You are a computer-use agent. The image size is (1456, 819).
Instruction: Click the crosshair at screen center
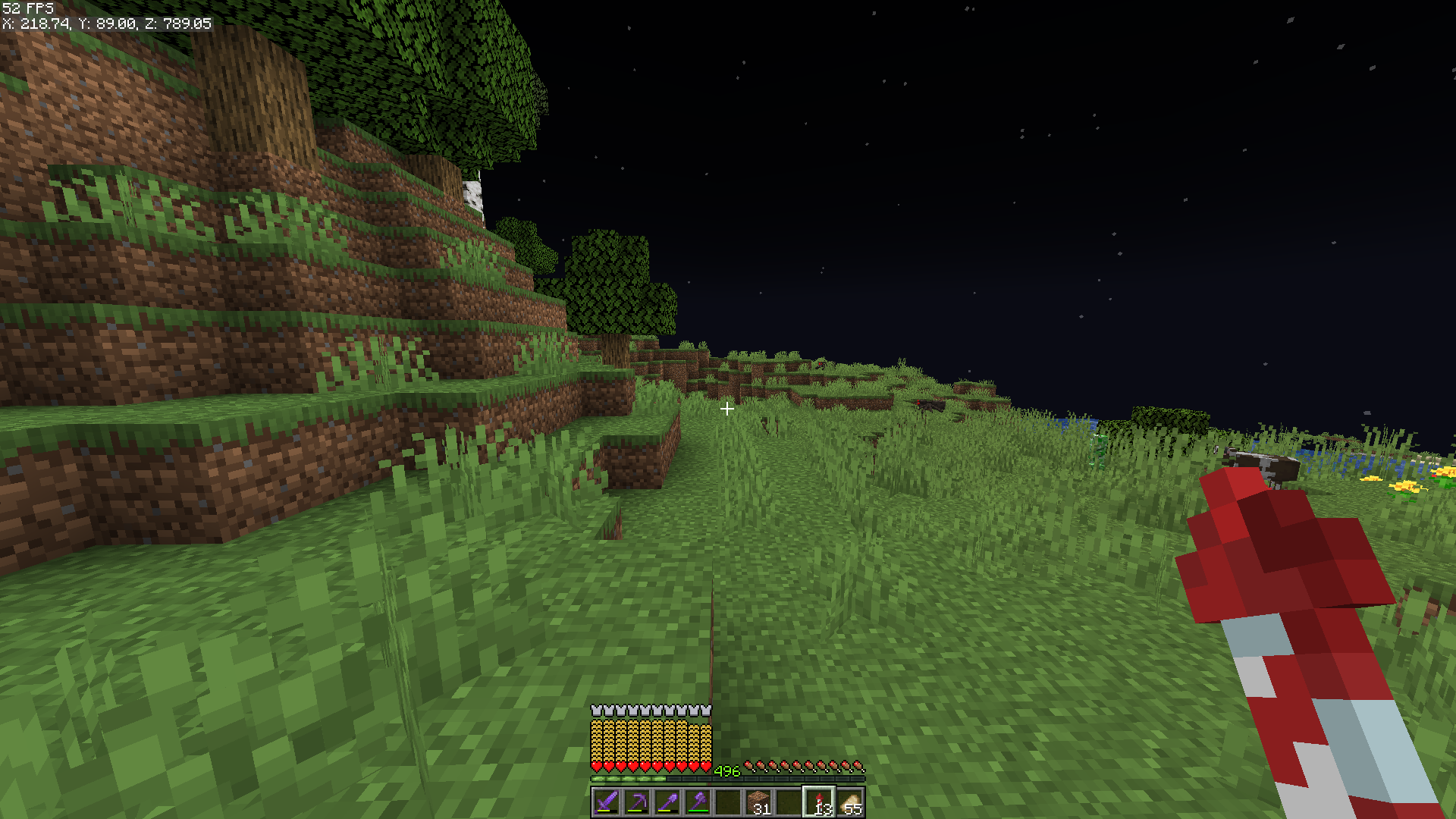click(728, 409)
